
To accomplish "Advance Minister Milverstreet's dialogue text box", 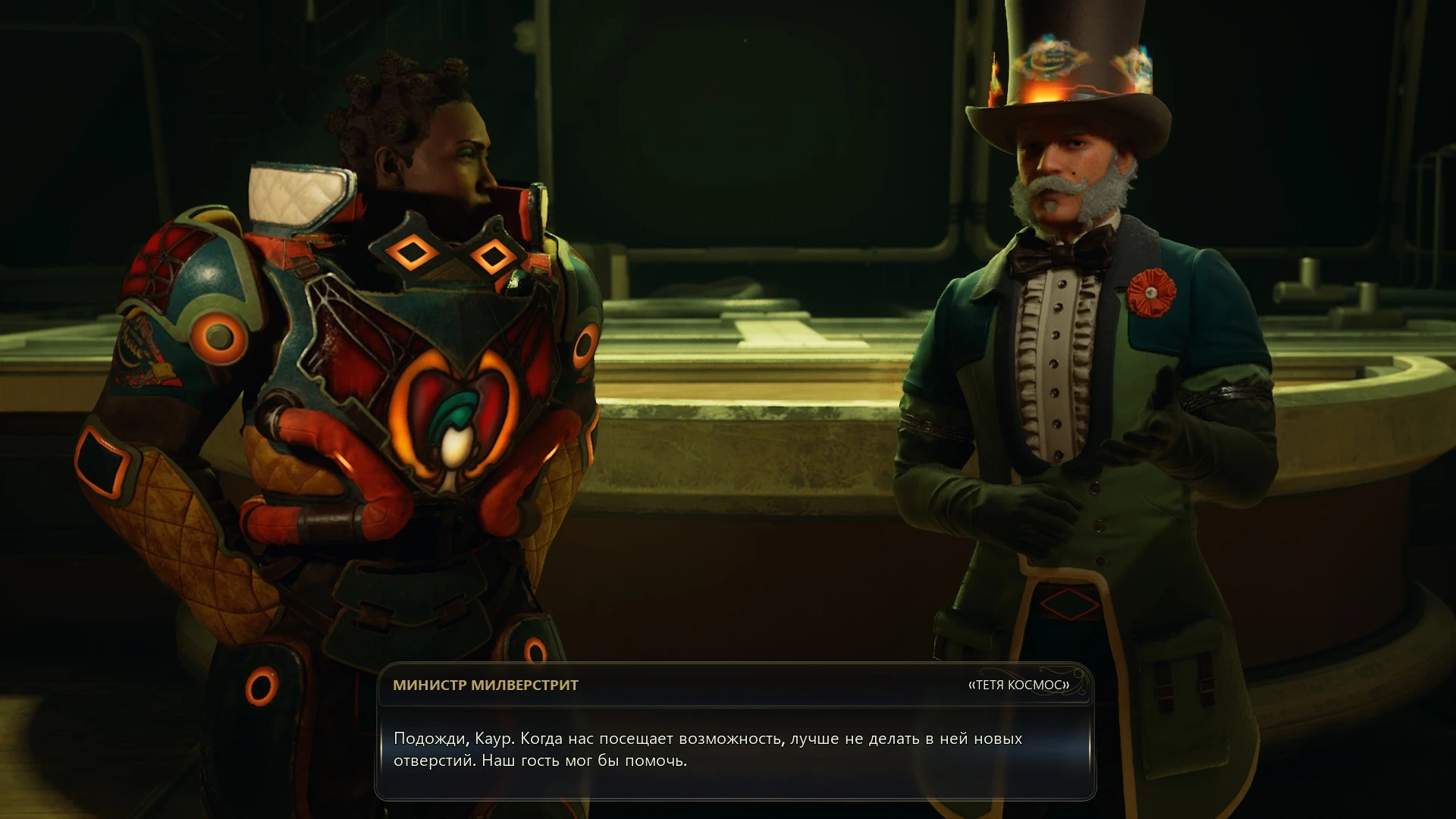I will (734, 749).
